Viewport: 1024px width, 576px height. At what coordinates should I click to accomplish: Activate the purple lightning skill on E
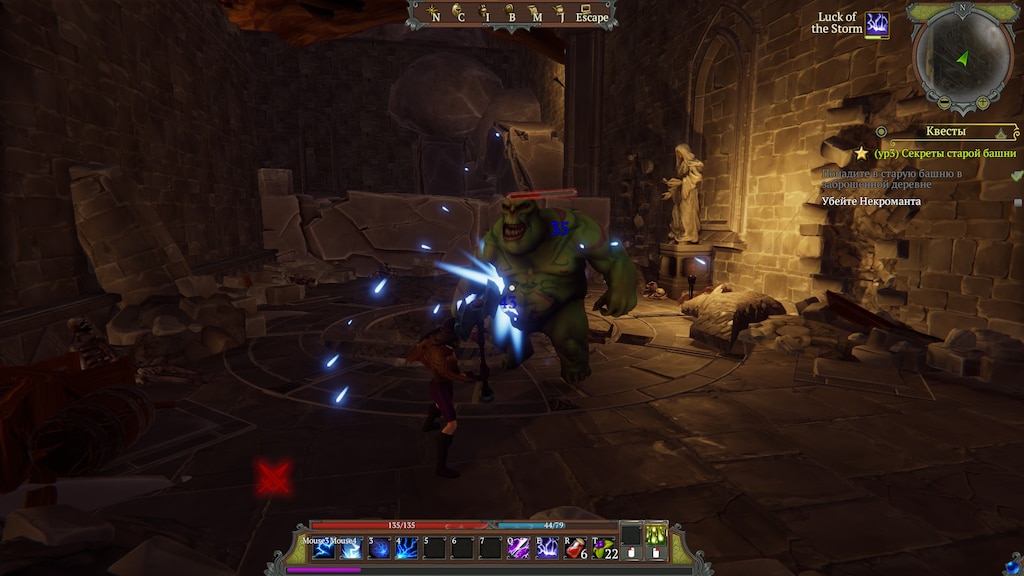click(547, 549)
